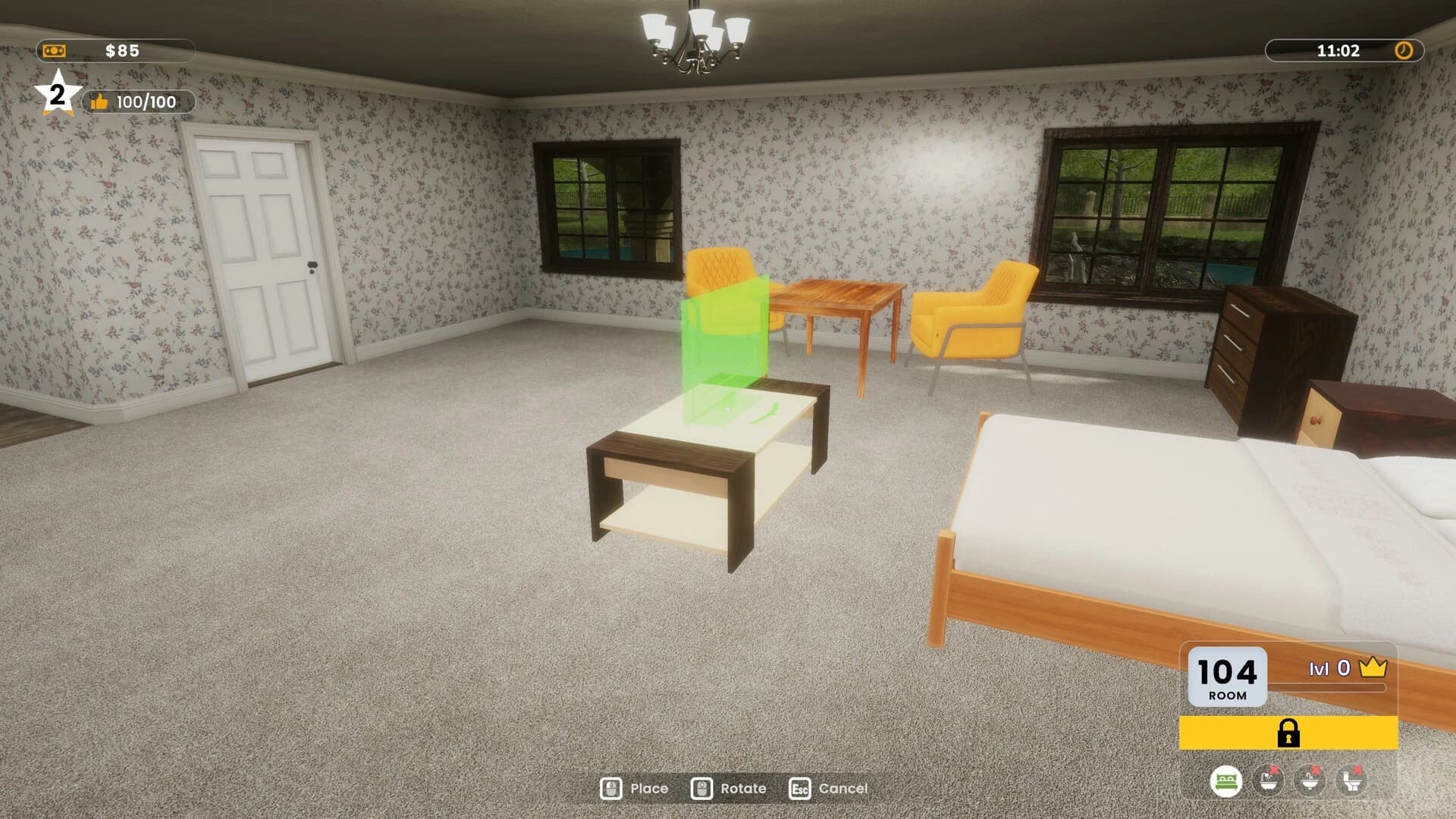Image resolution: width=1456 pixels, height=819 pixels.
Task: Click the crown icon next to lvl 0
Action: (x=1372, y=667)
